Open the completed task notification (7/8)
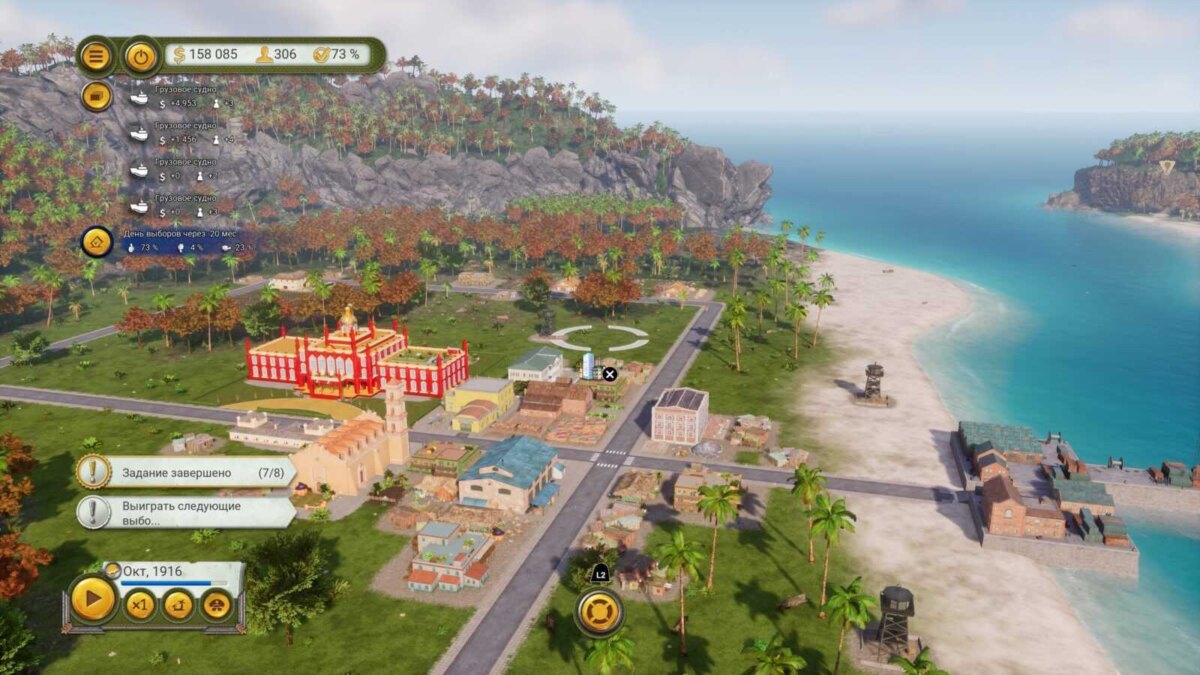Viewport: 1200px width, 675px height. (186, 472)
